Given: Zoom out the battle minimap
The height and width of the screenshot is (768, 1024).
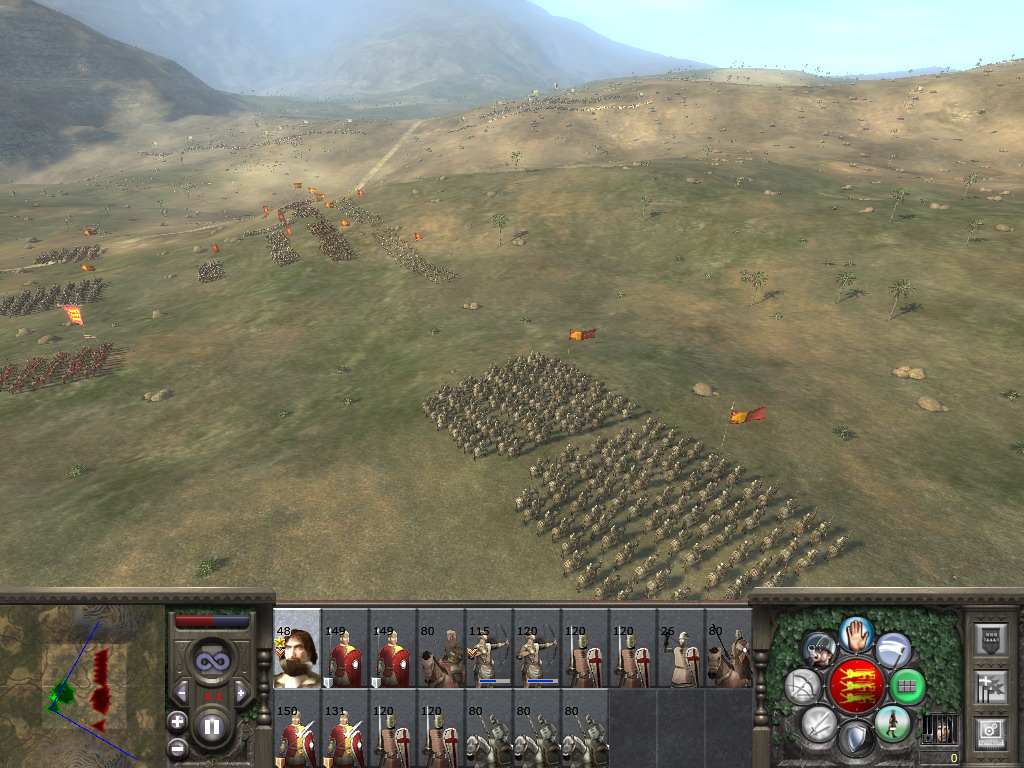Looking at the screenshot, I should [x=177, y=747].
